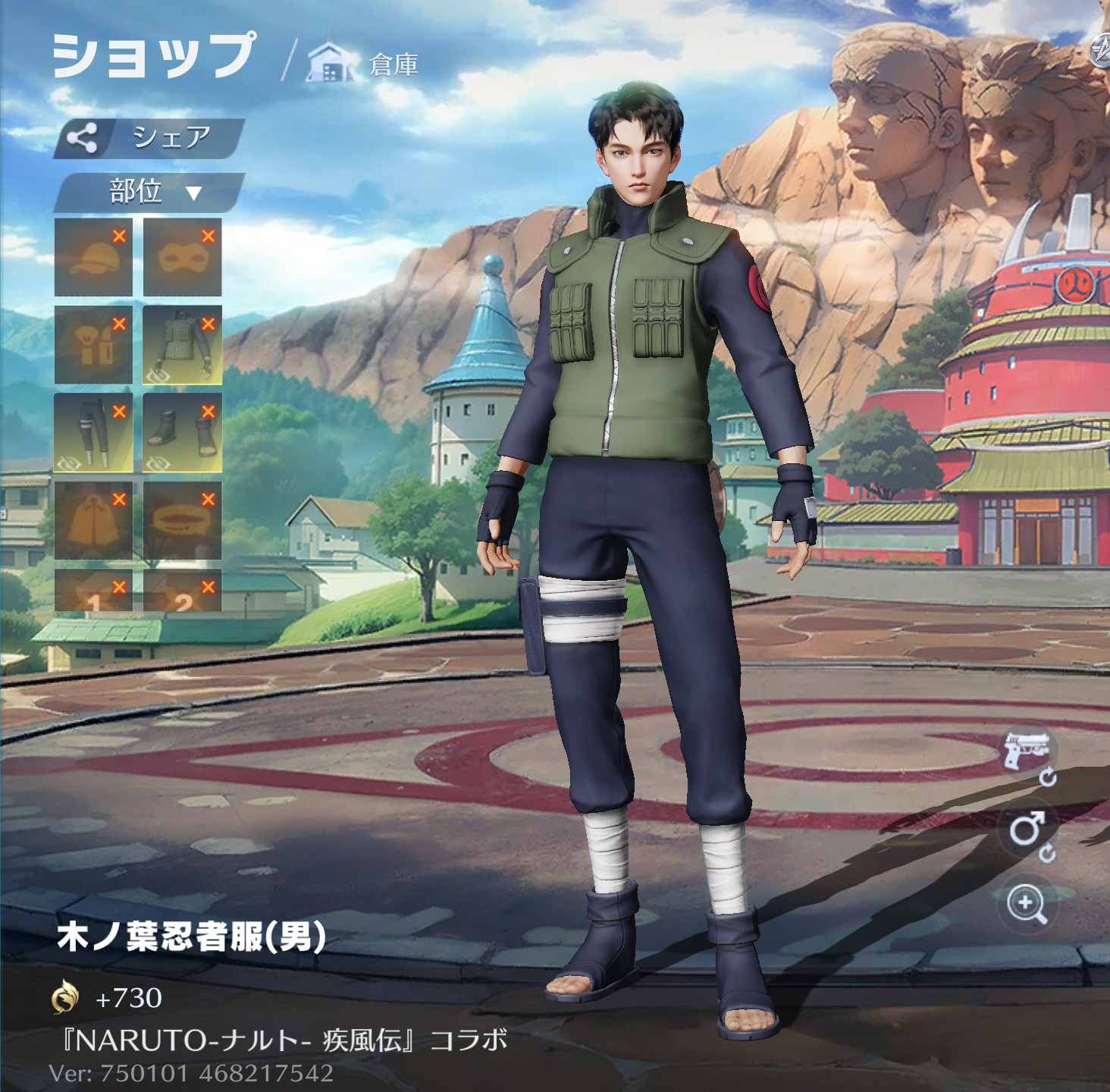The height and width of the screenshot is (1092, 1110).
Task: Expand the 部位 parts dropdown
Action: pyautogui.click(x=150, y=192)
